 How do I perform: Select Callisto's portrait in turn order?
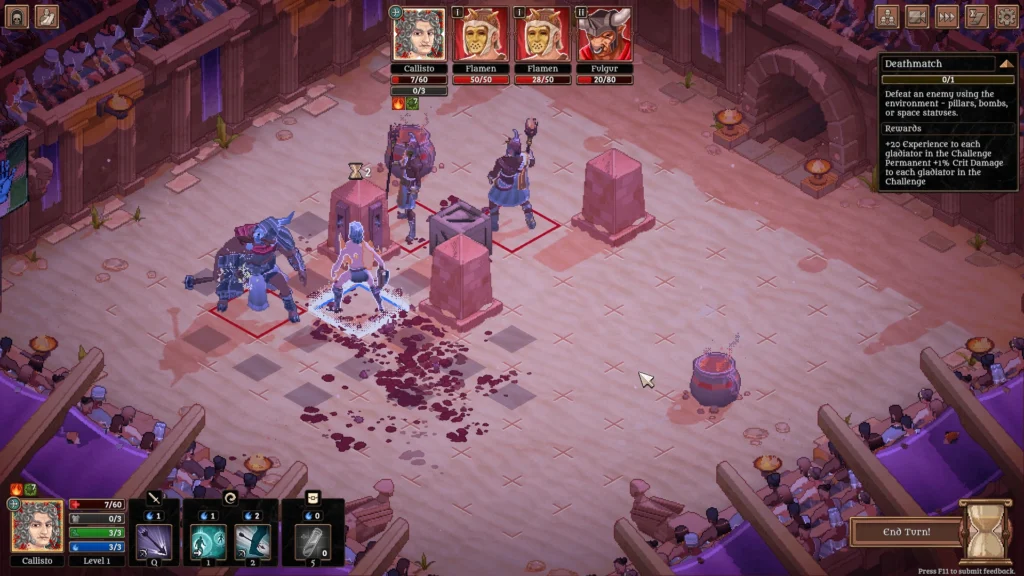419,36
